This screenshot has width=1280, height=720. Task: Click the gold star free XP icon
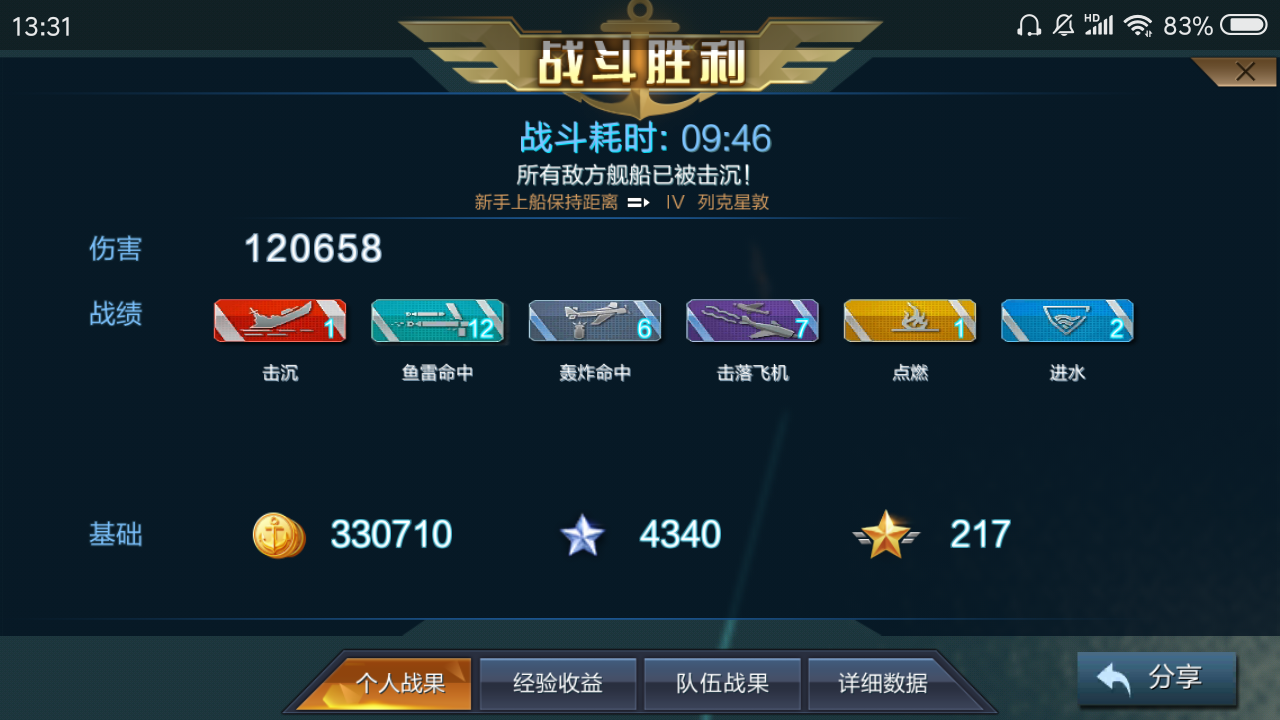click(886, 534)
